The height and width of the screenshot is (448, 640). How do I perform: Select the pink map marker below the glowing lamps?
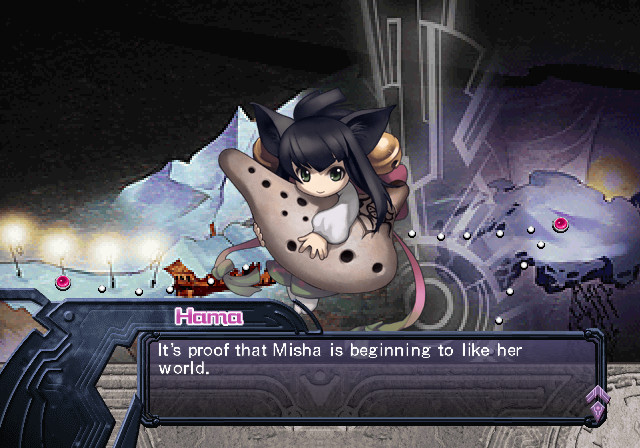point(63,282)
